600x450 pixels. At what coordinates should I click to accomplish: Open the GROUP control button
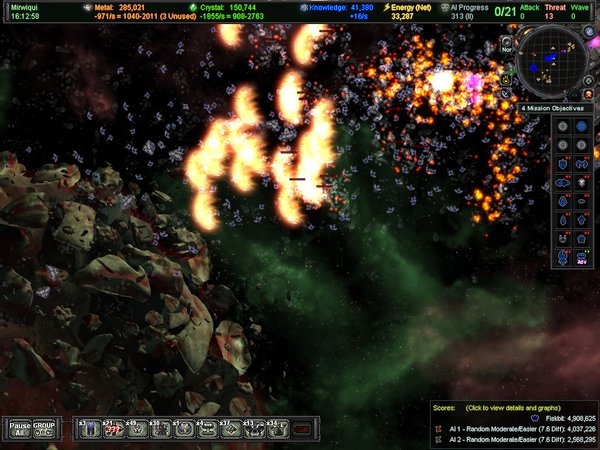[x=44, y=427]
